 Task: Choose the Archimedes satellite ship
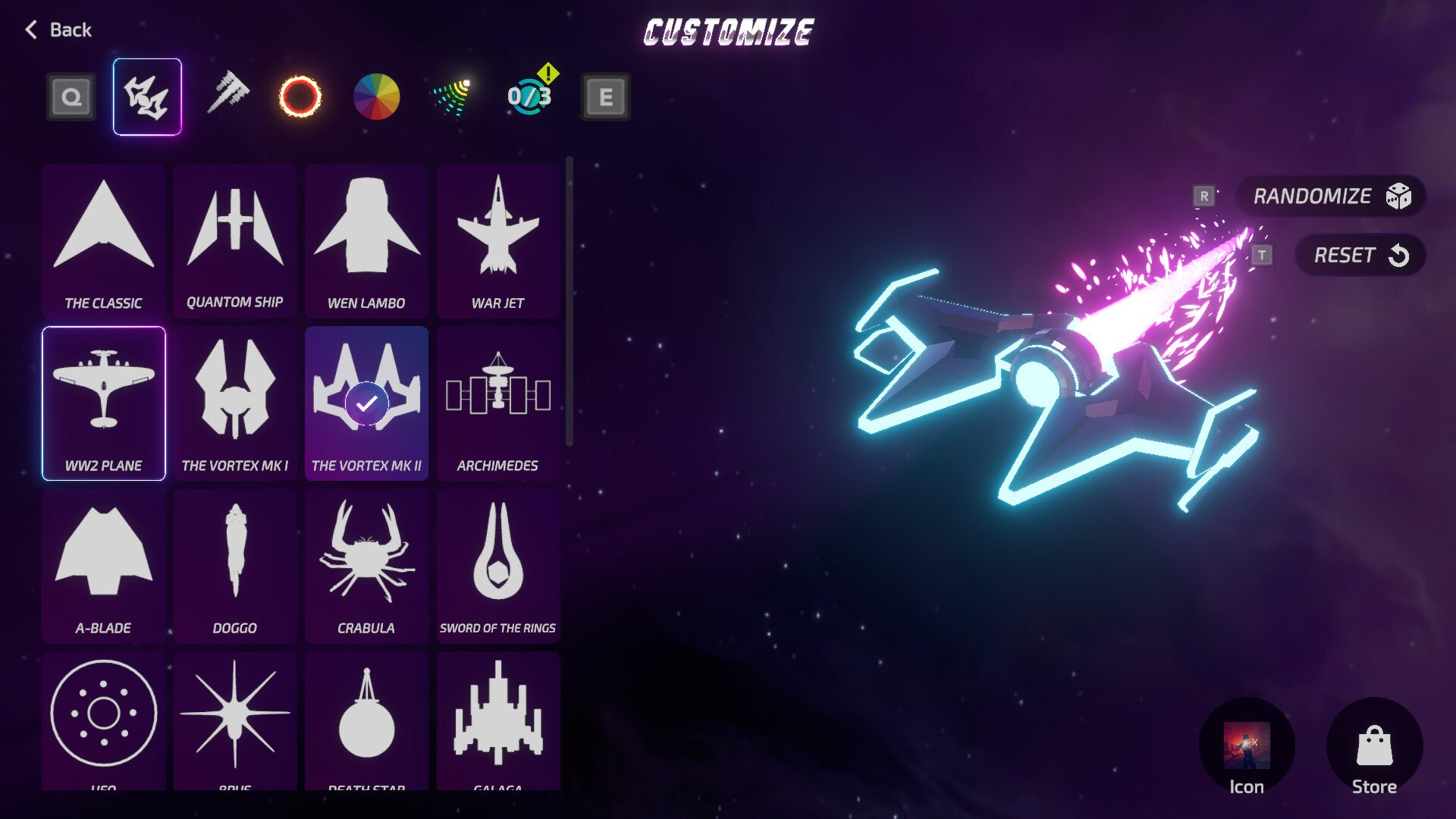(x=498, y=403)
